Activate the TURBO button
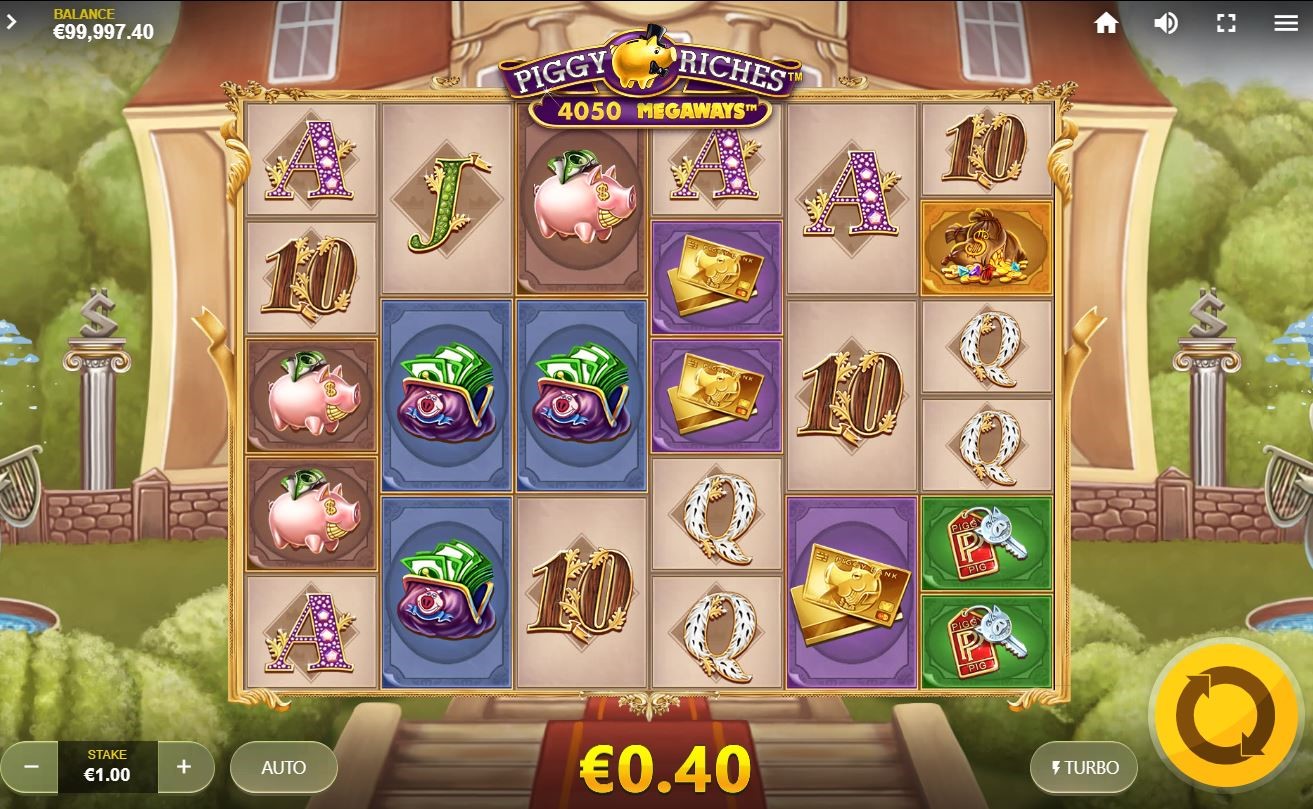Image resolution: width=1313 pixels, height=809 pixels. click(x=1085, y=767)
